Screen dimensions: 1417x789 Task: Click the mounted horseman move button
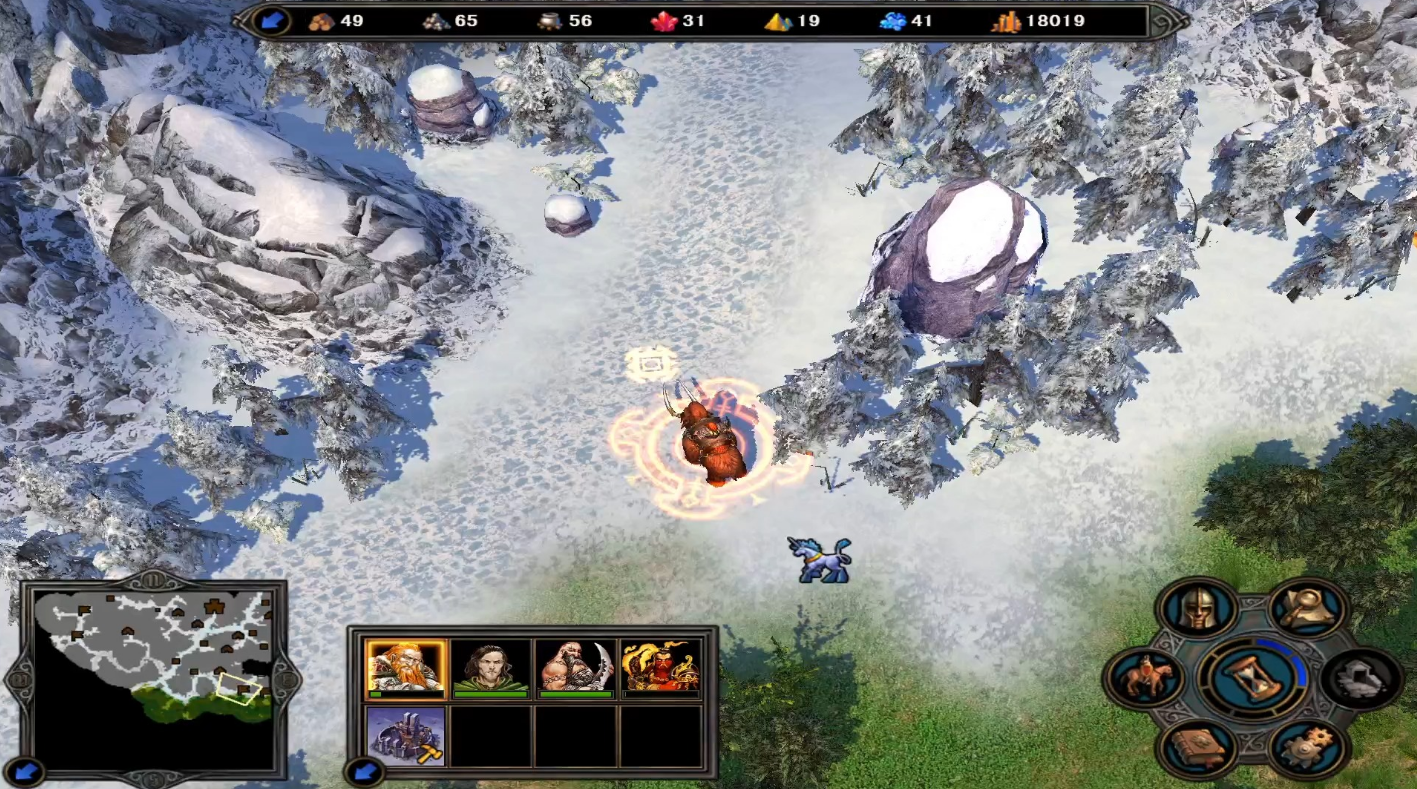coord(1144,679)
